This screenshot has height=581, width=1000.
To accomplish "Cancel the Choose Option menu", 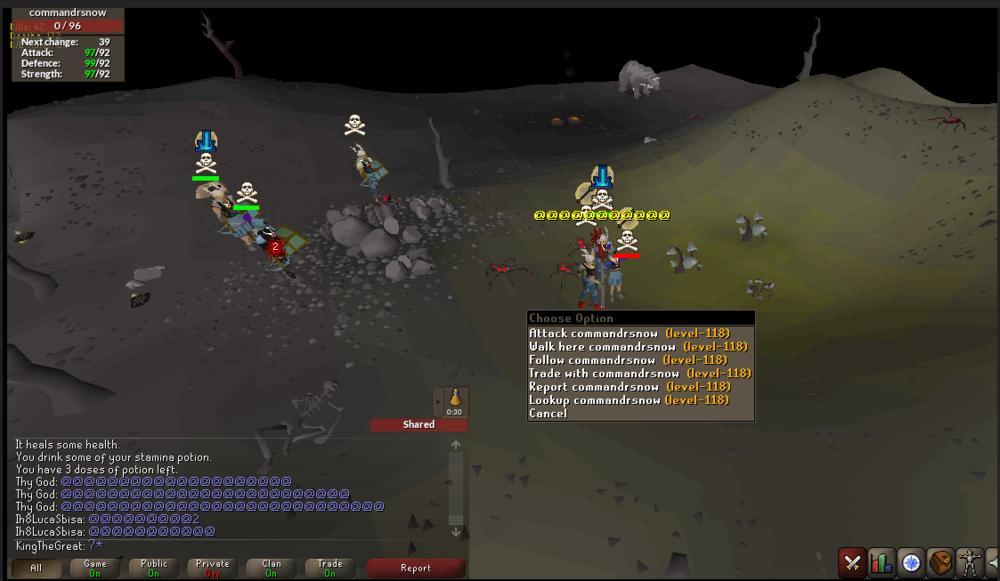I will click(x=548, y=413).
